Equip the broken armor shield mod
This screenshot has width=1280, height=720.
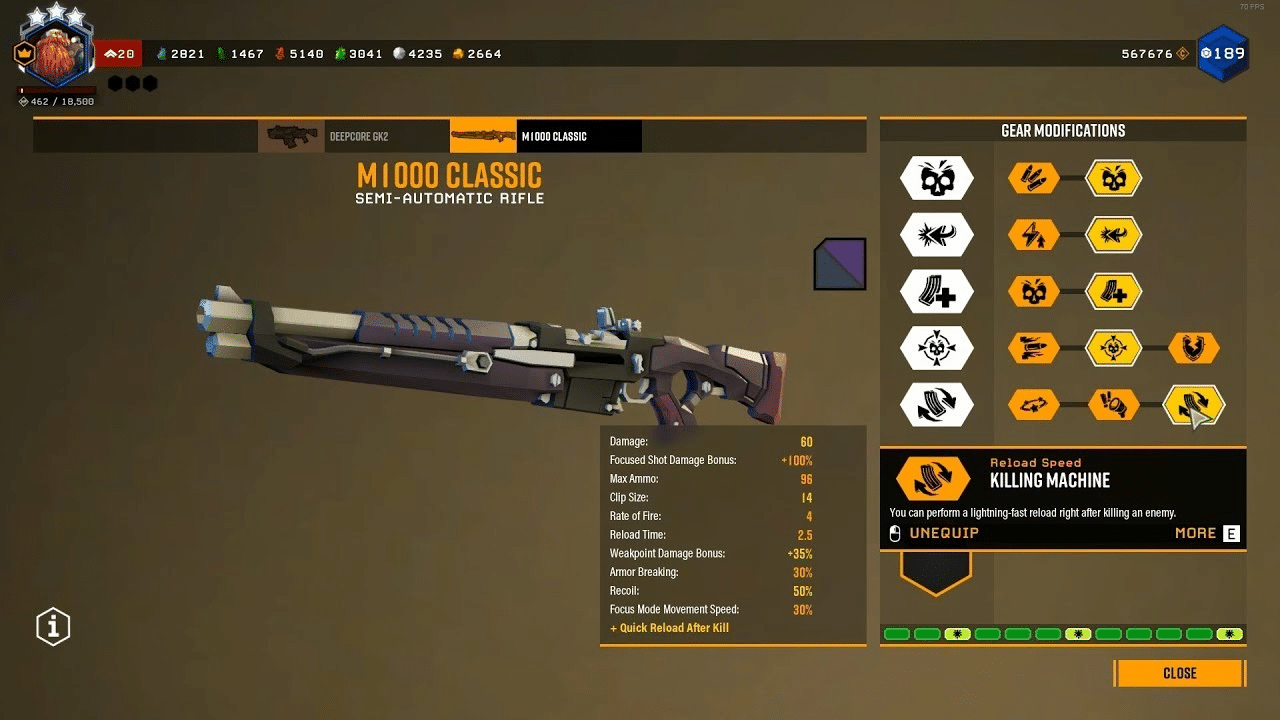click(1194, 348)
